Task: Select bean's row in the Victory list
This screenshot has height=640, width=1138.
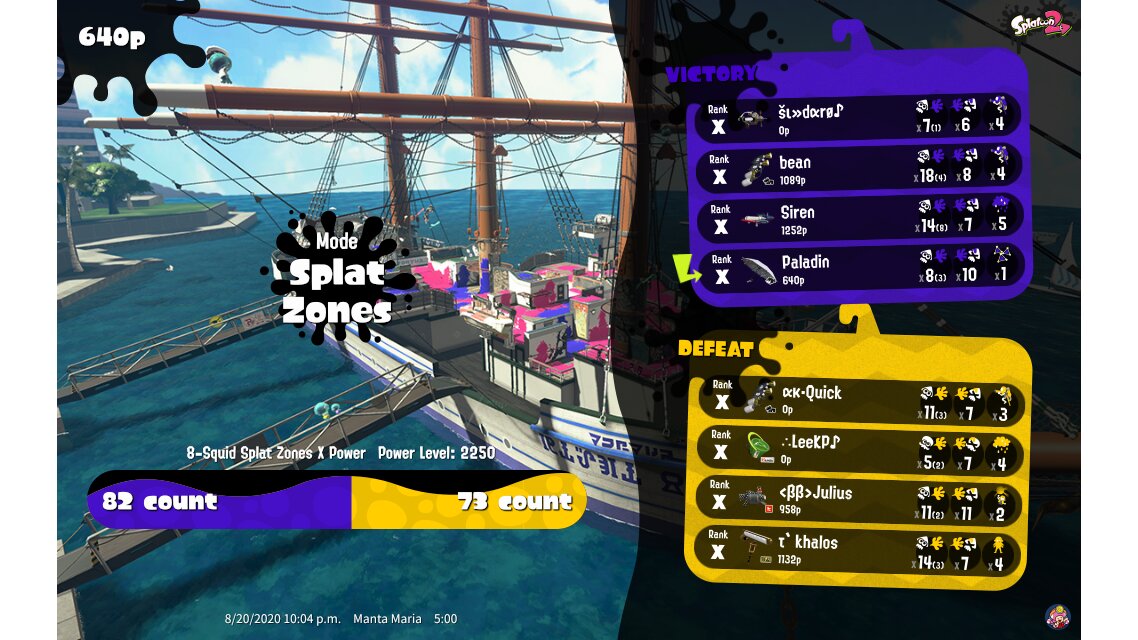Action: pyautogui.click(x=858, y=168)
